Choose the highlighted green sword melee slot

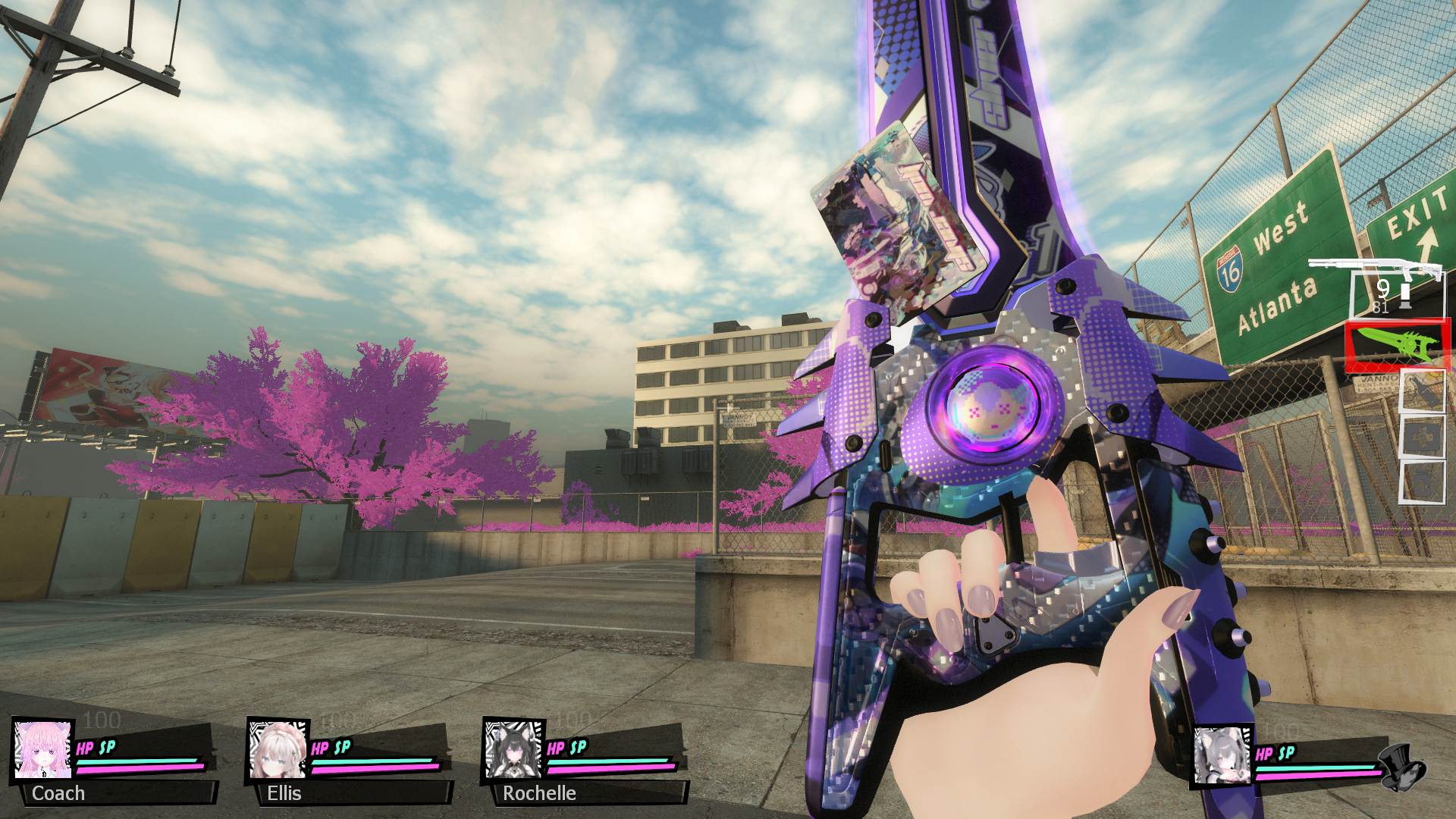[1397, 346]
